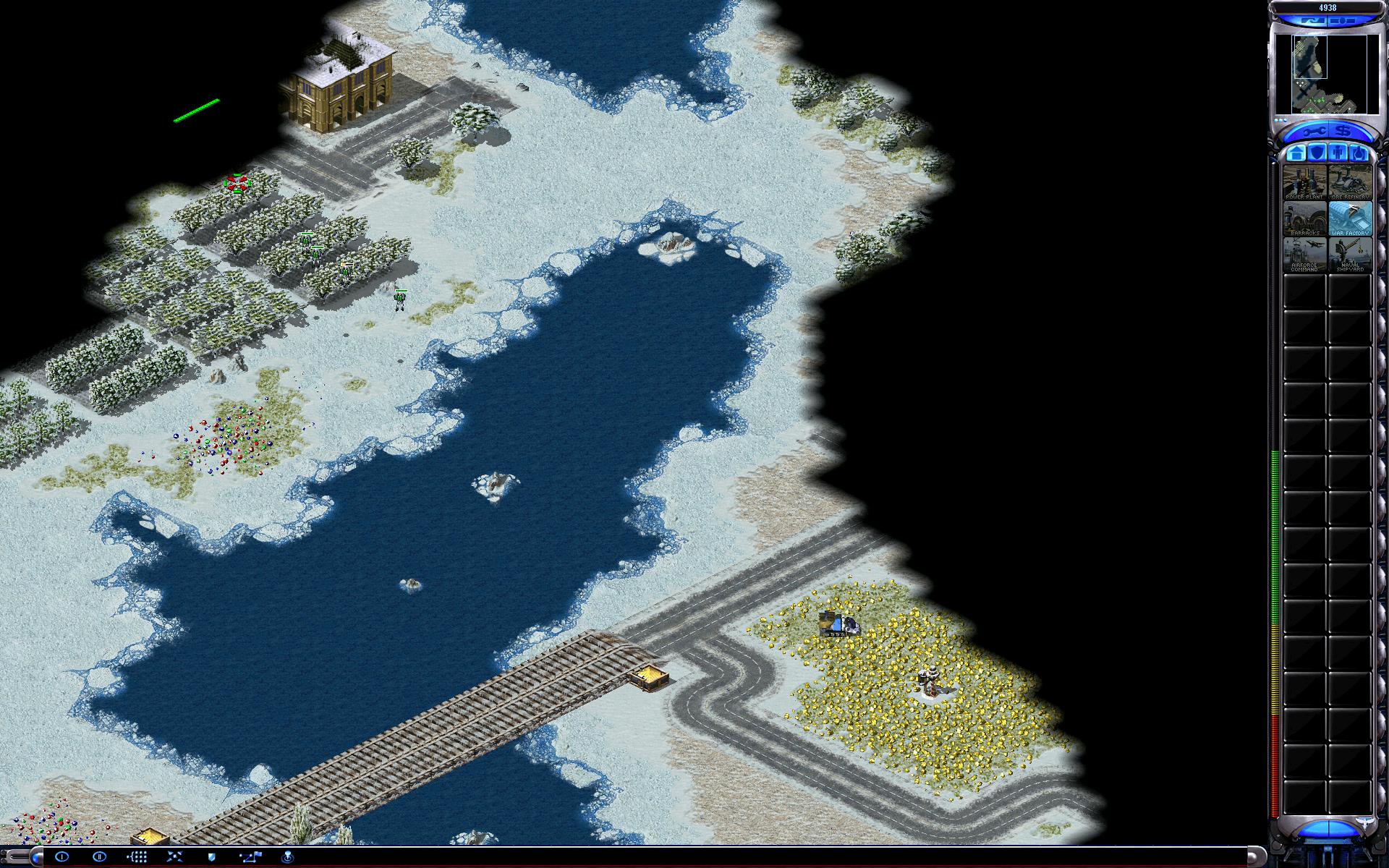Open the vehicles build tab
This screenshot has width=1389, height=868.
[1359, 153]
